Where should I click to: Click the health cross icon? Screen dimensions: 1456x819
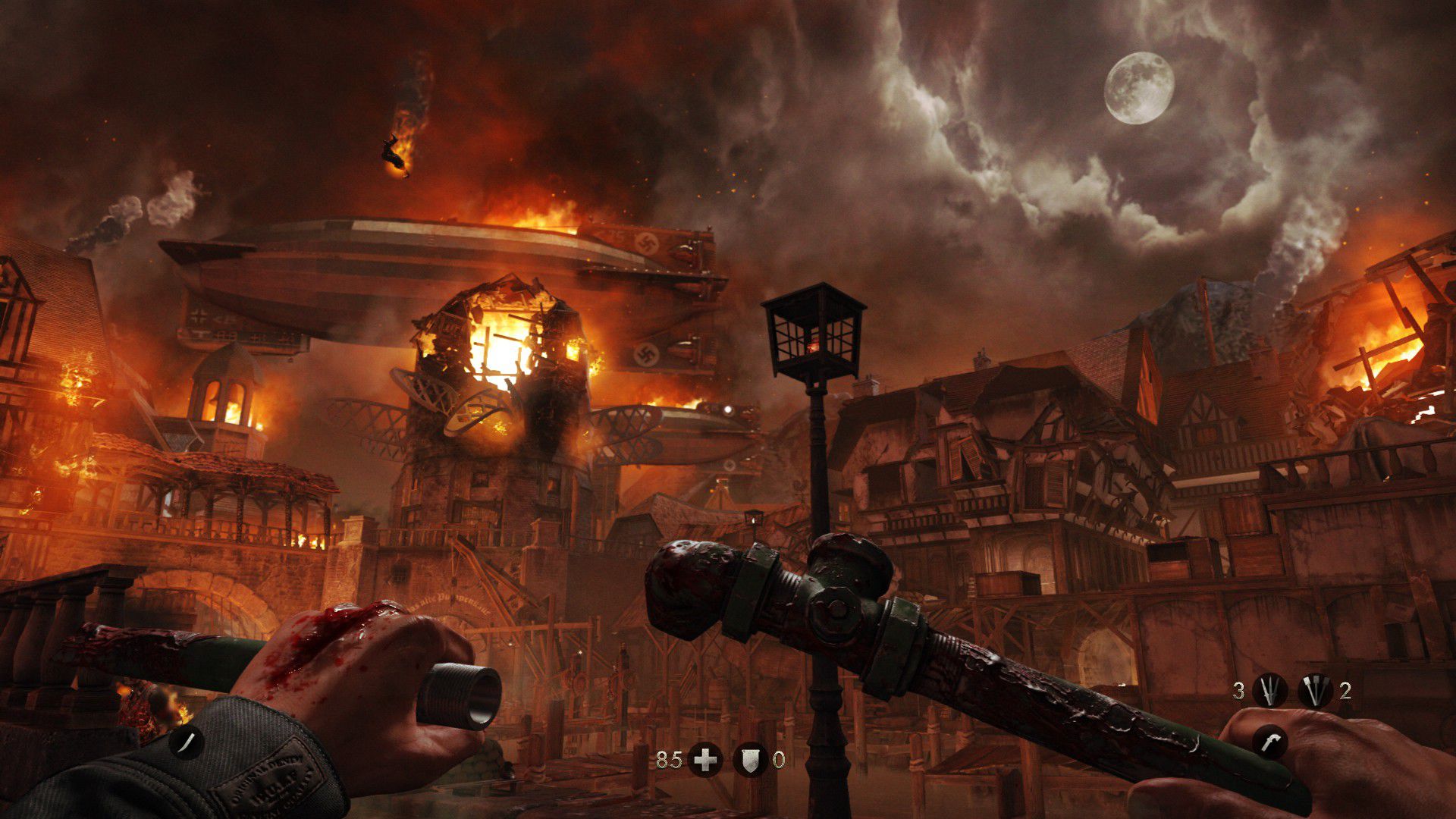(704, 759)
